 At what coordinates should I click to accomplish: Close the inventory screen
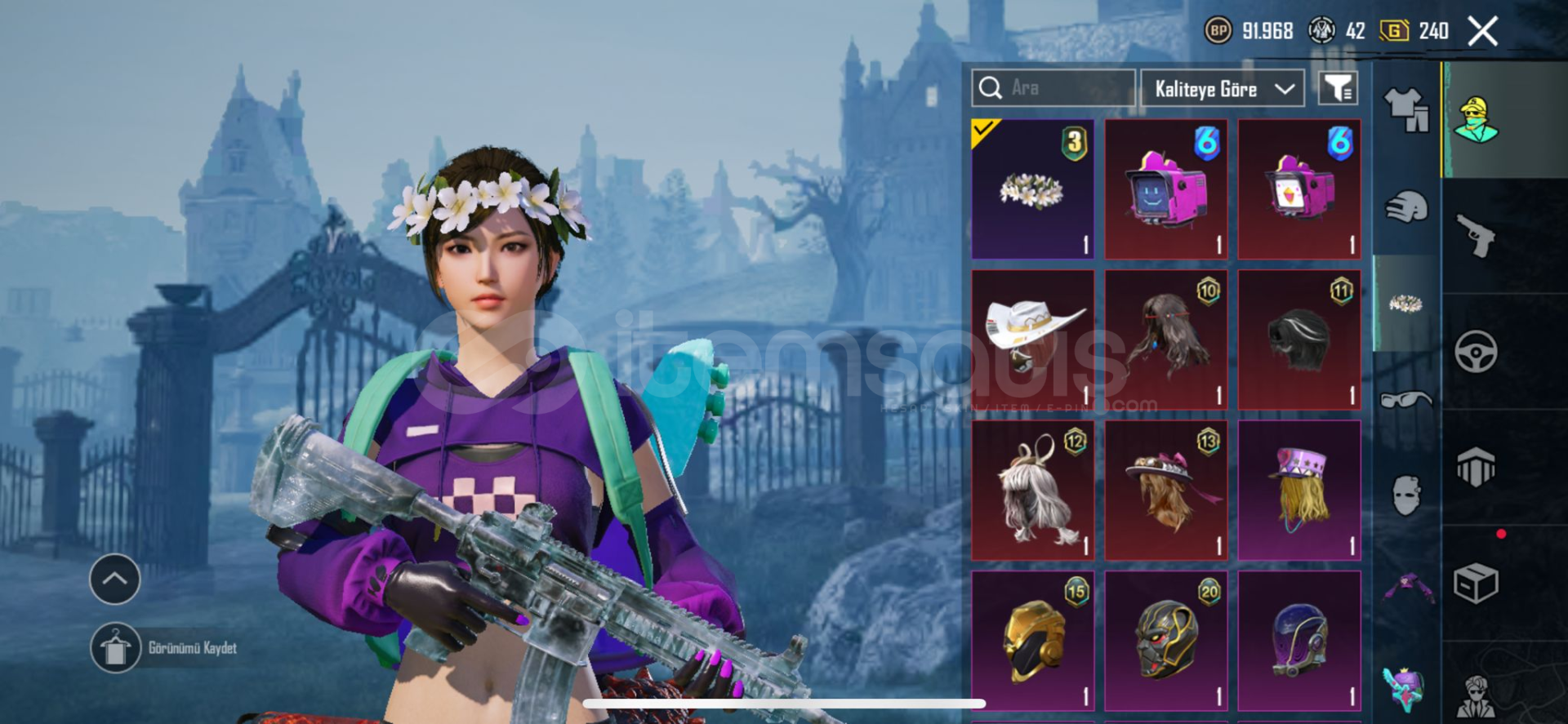click(x=1482, y=32)
